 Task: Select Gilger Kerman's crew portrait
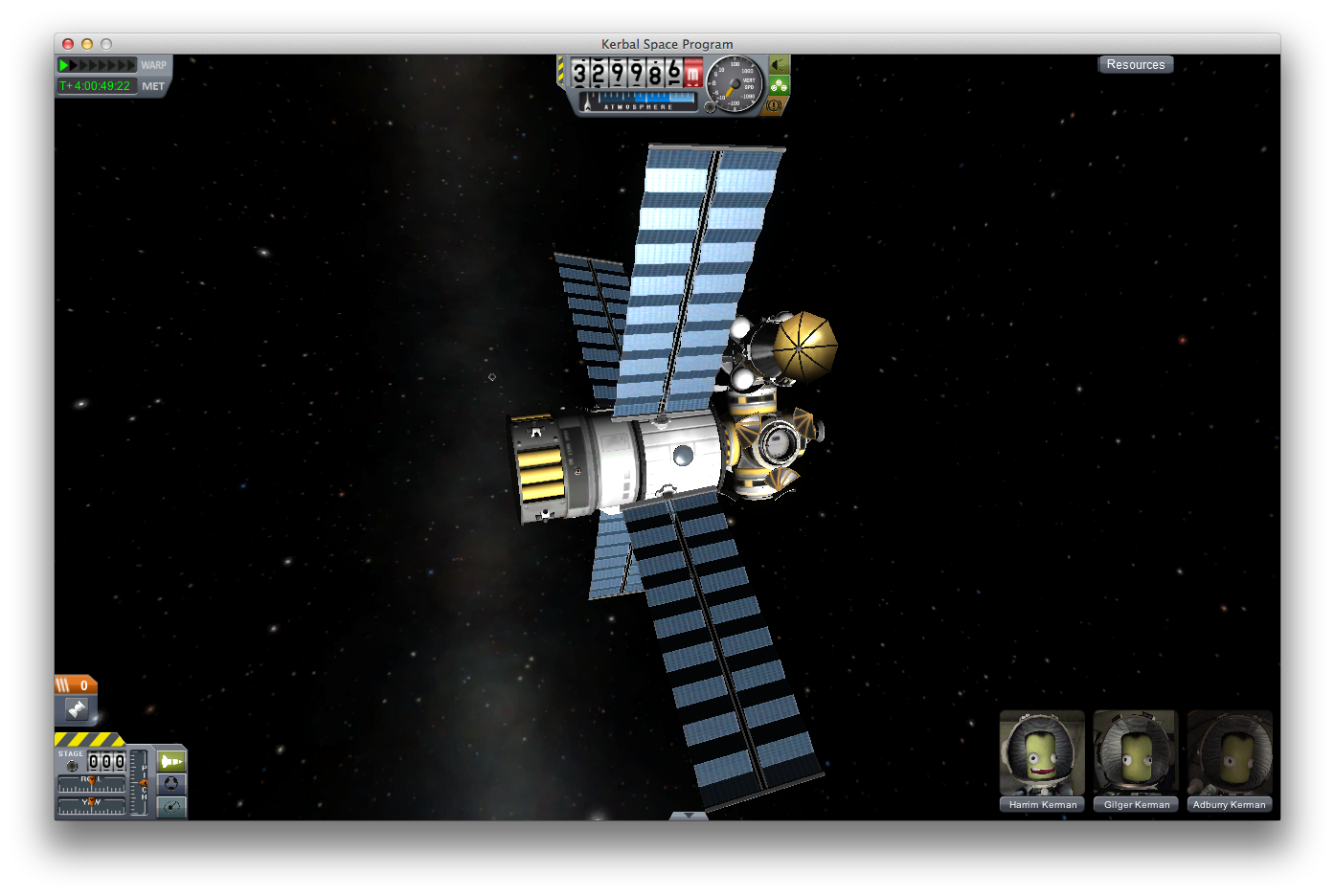[1136, 754]
